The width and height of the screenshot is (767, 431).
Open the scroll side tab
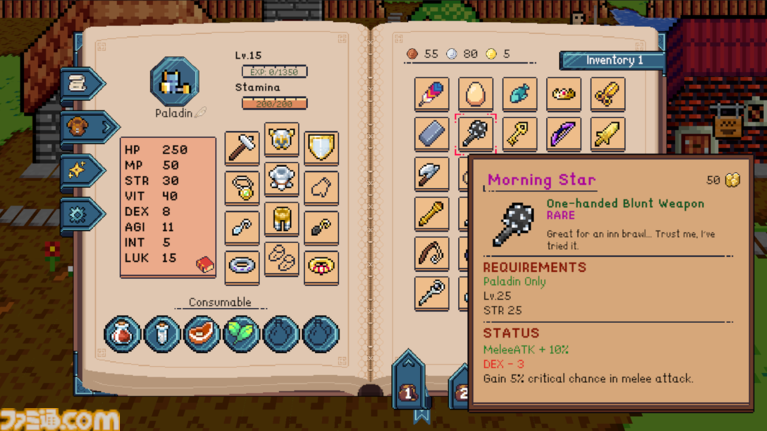click(x=80, y=85)
